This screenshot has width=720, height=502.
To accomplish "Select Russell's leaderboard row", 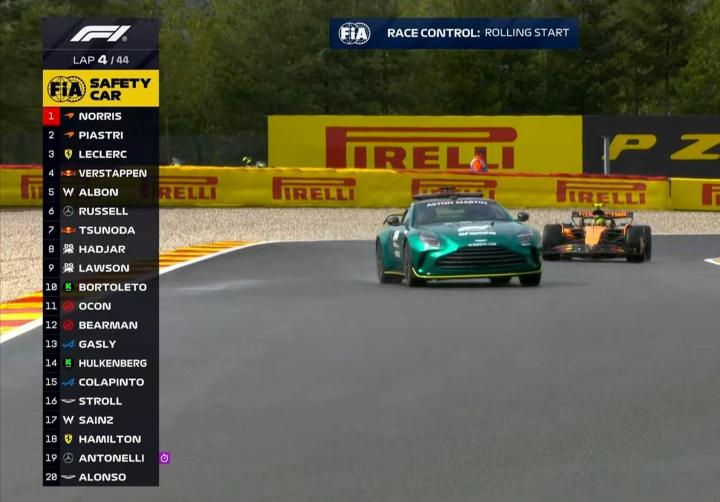I will coord(100,211).
